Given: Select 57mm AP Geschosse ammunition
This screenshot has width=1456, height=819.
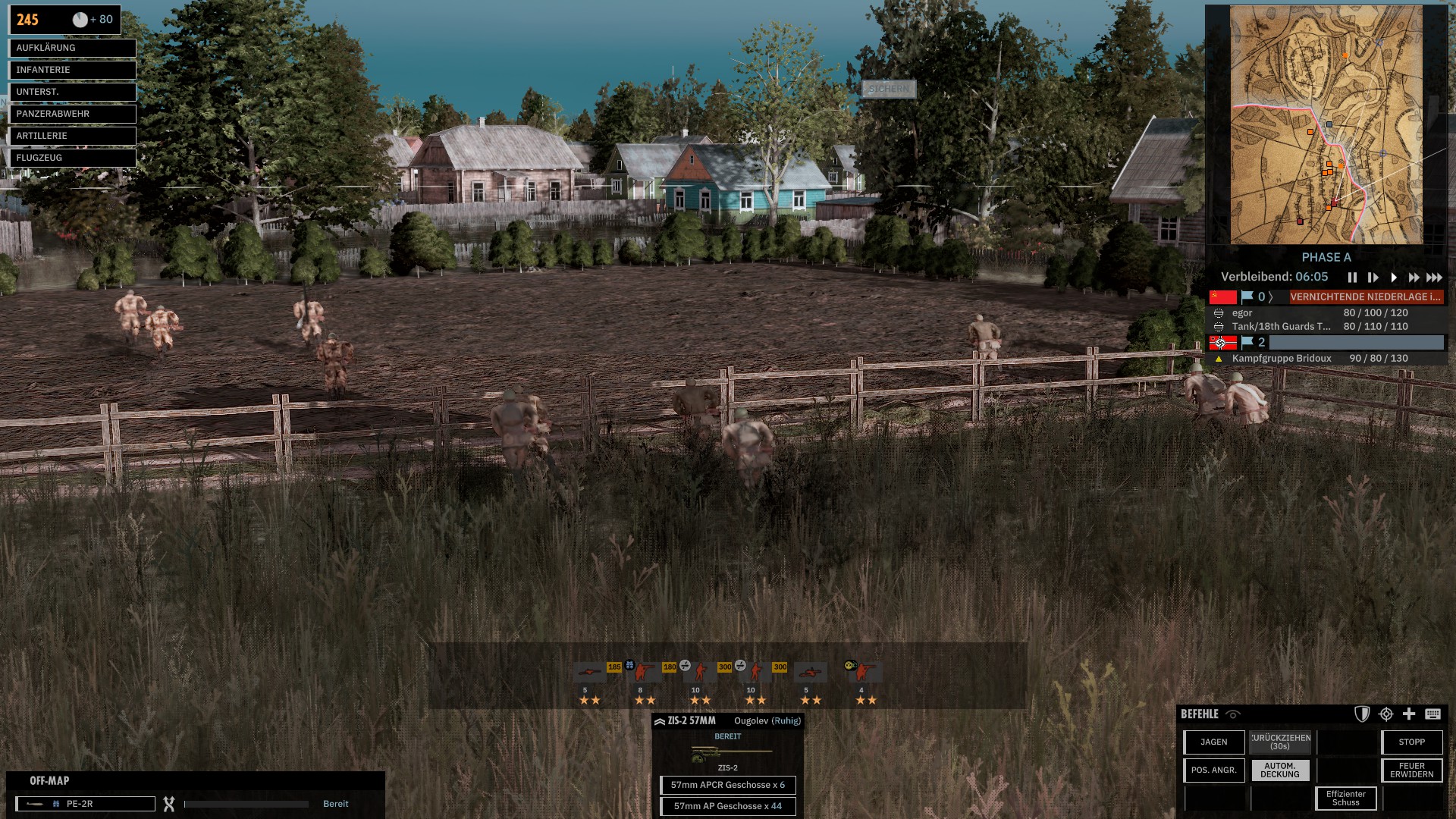Looking at the screenshot, I should click(727, 806).
